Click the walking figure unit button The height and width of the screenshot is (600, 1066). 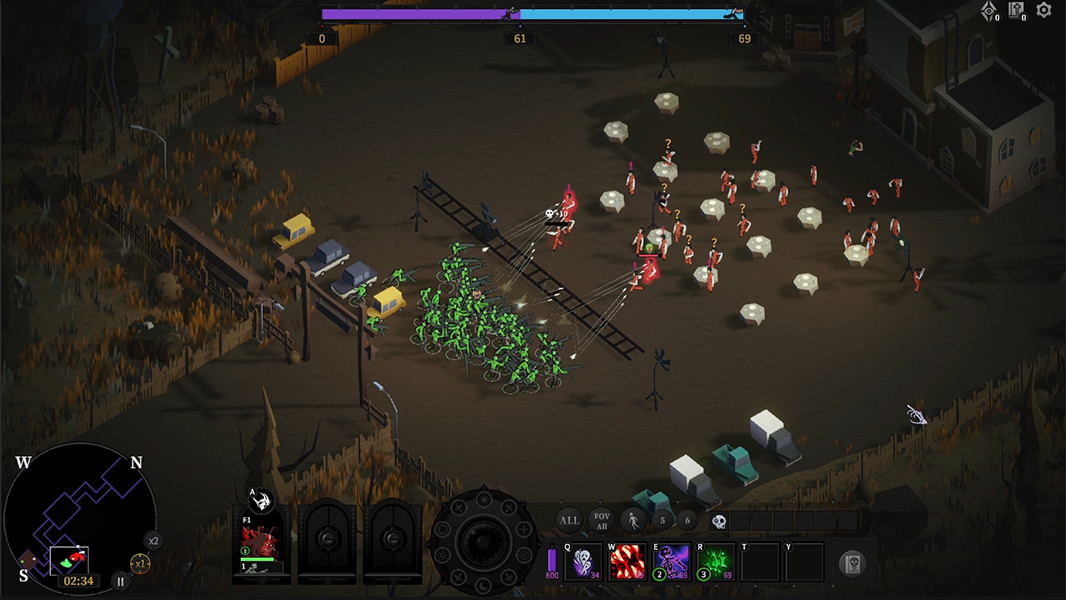(633, 520)
